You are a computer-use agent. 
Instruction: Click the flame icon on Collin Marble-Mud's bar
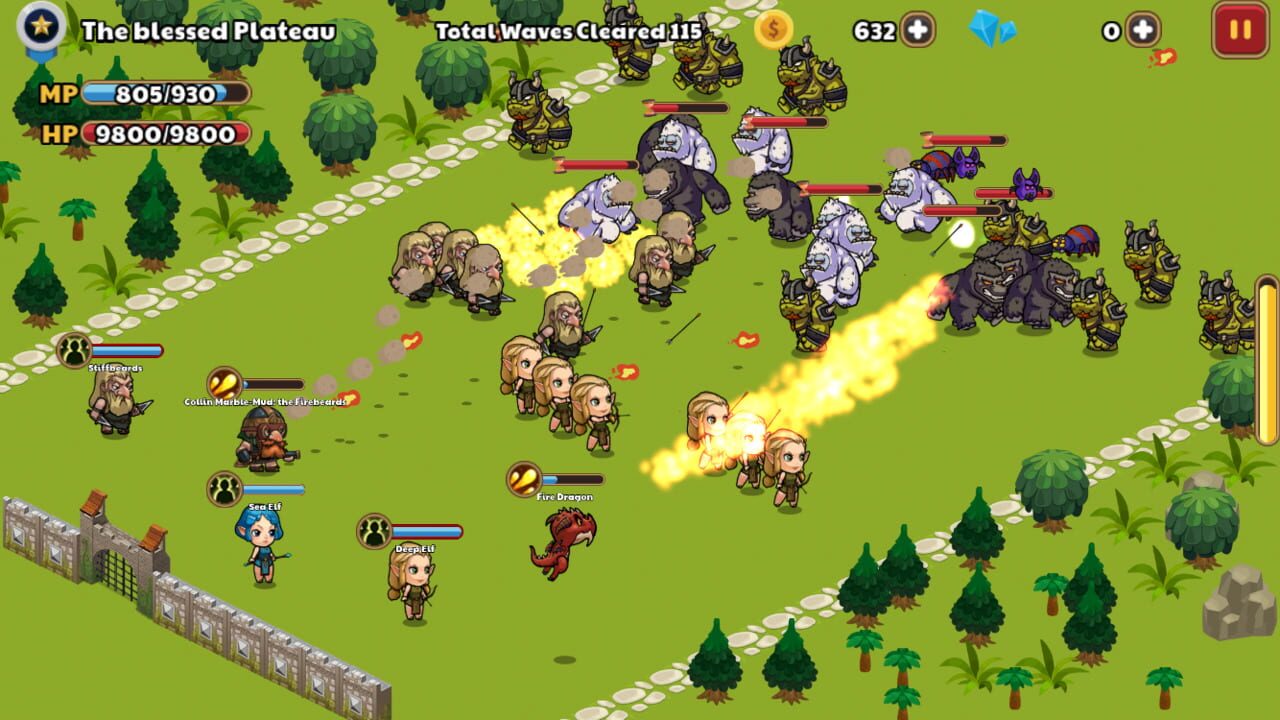coord(224,381)
